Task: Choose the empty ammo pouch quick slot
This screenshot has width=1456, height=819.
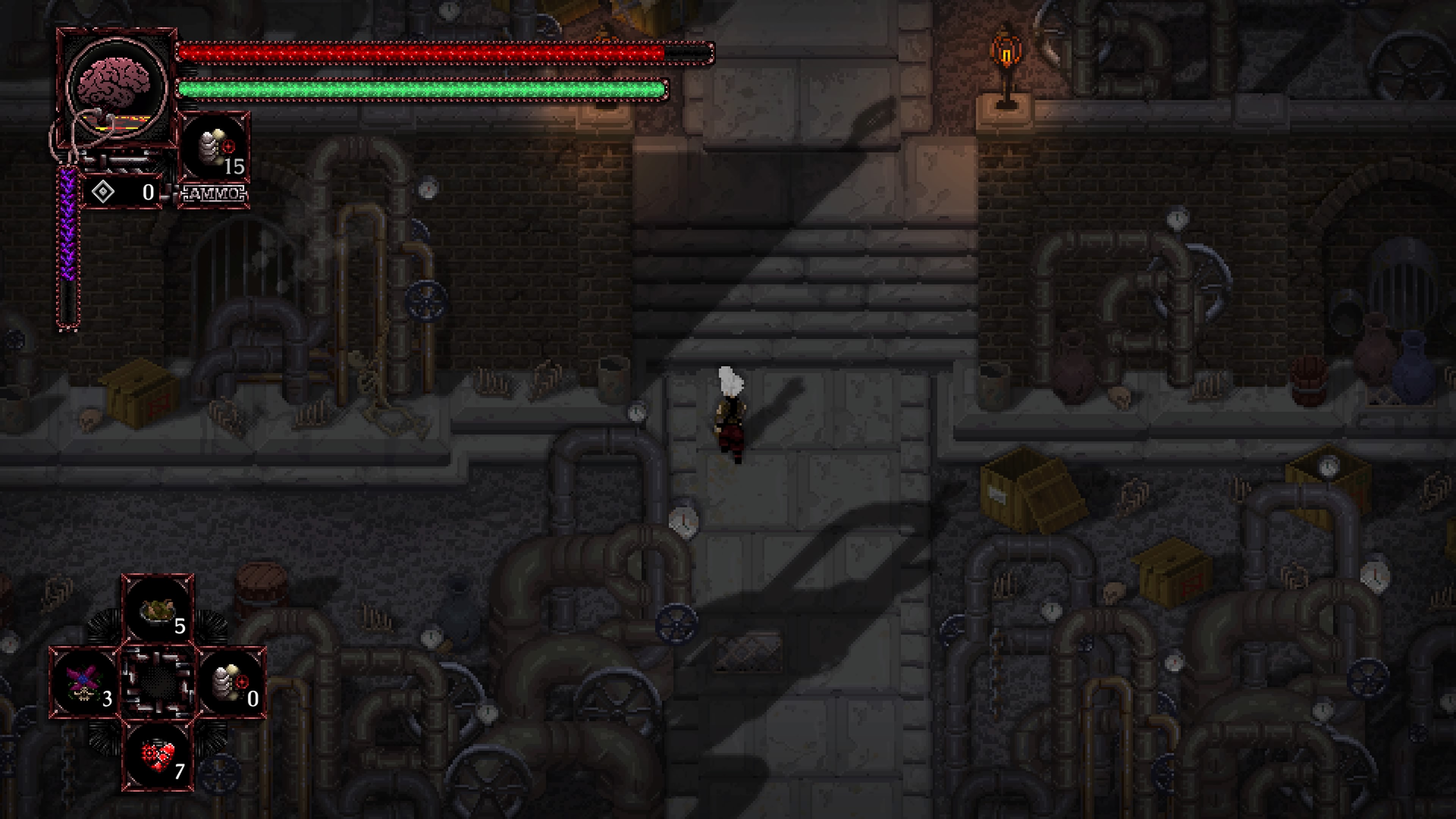Action: pos(231,683)
